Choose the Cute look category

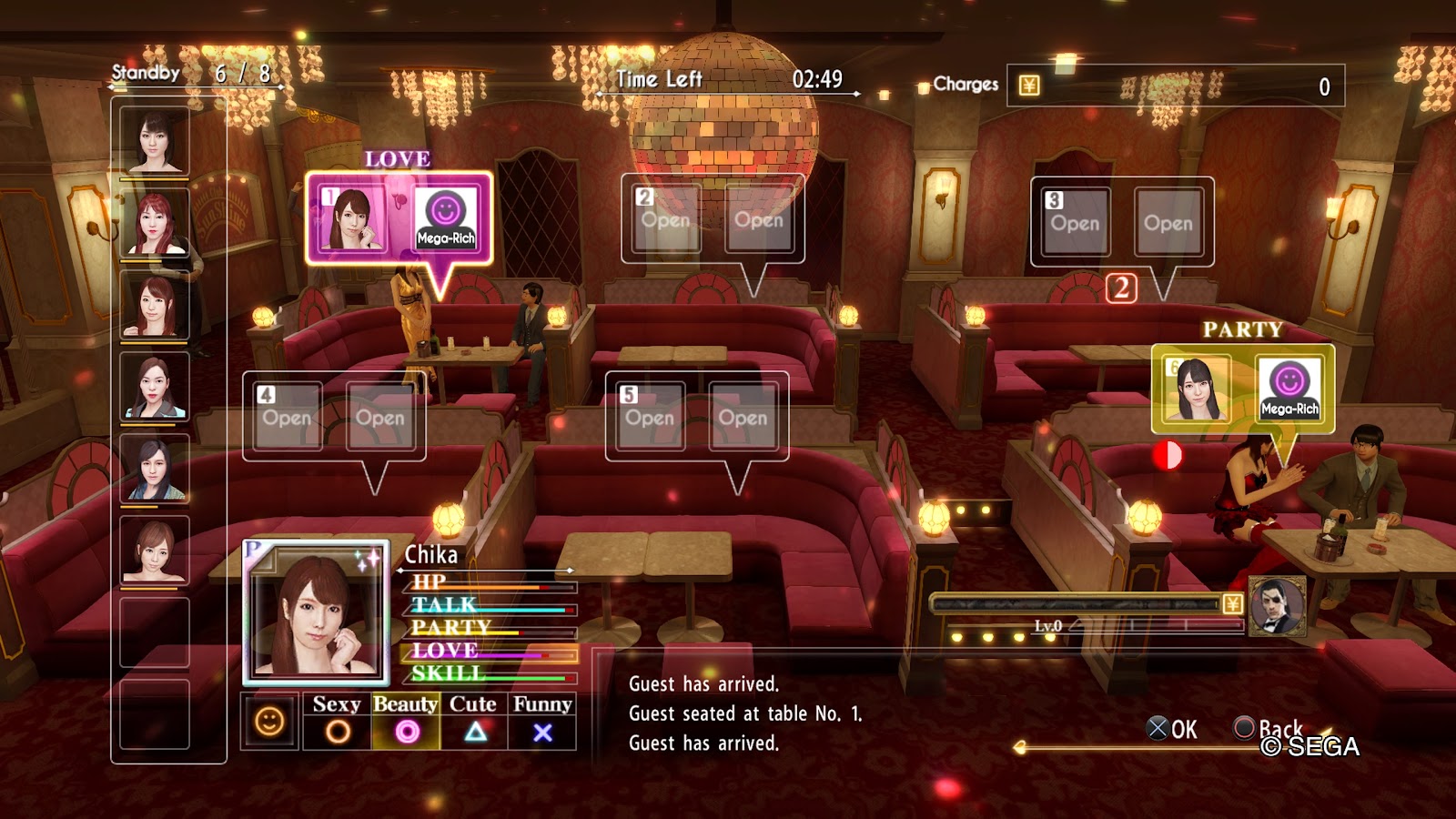[473, 720]
